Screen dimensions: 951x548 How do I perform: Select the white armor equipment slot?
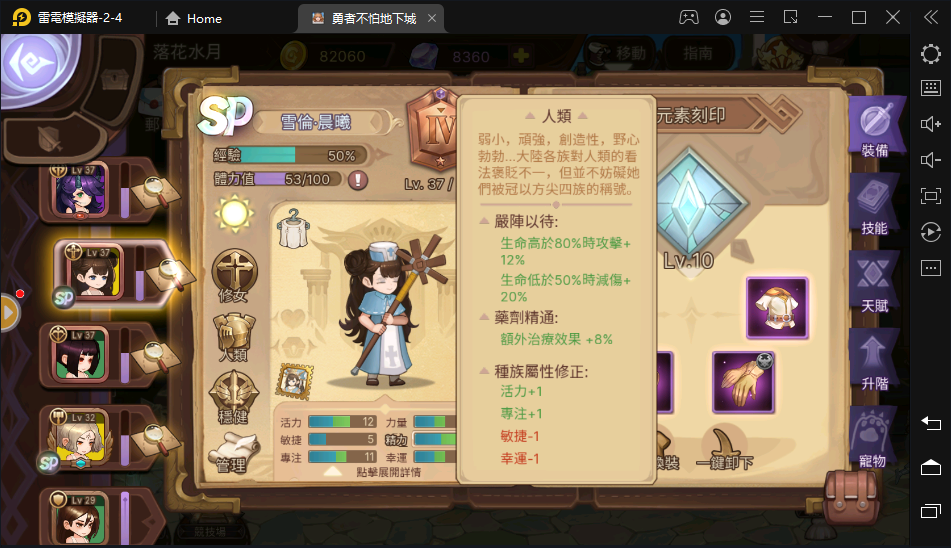click(x=776, y=308)
